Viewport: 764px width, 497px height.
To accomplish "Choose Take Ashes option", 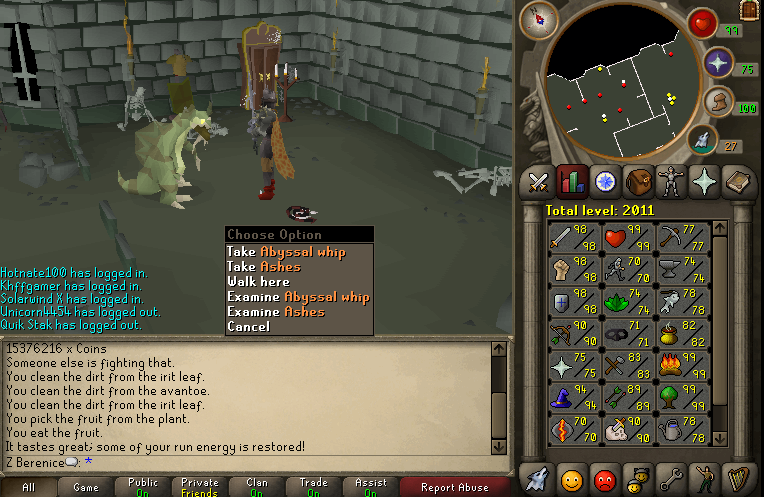I will coord(264,267).
